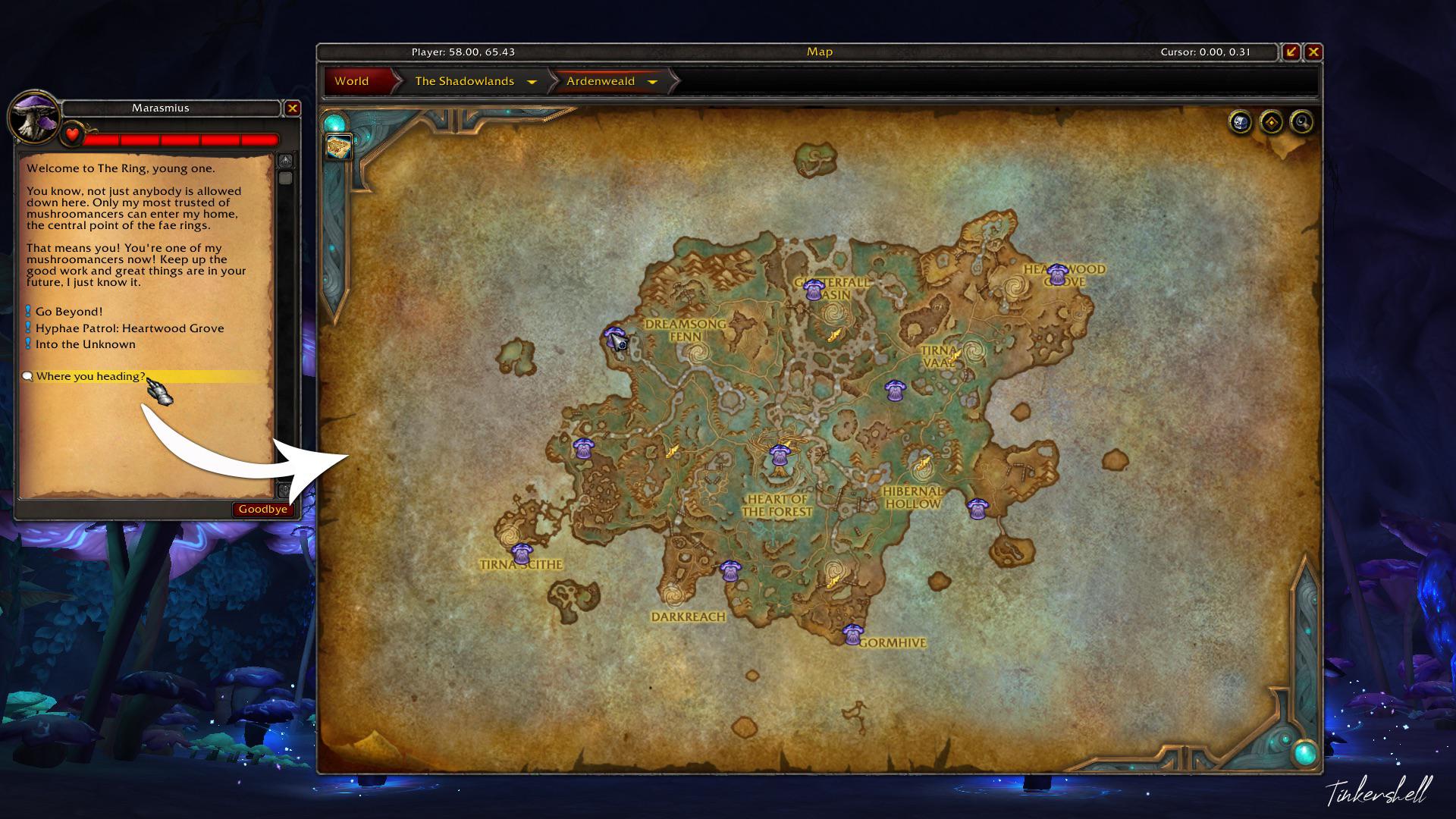Select the Shadowlands breadcrumb tab
1456x819 pixels.
click(463, 81)
